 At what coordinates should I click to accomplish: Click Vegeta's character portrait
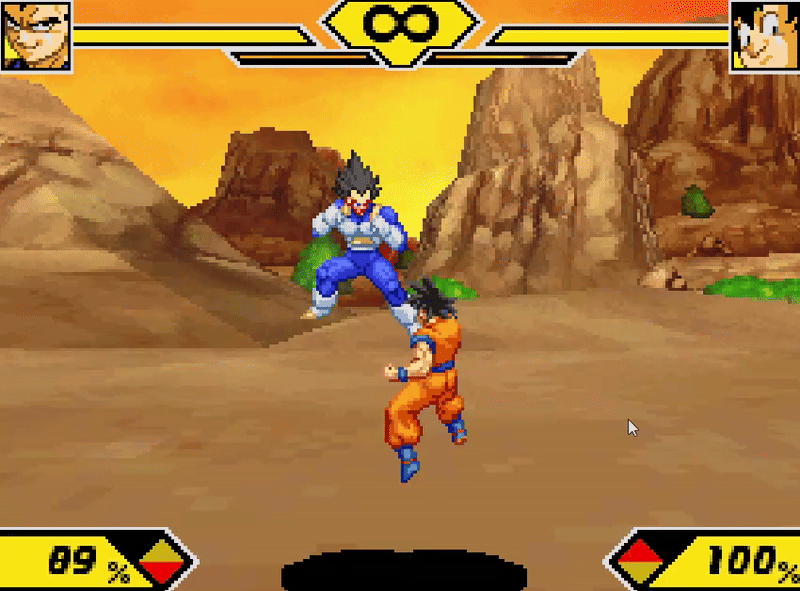(35, 35)
